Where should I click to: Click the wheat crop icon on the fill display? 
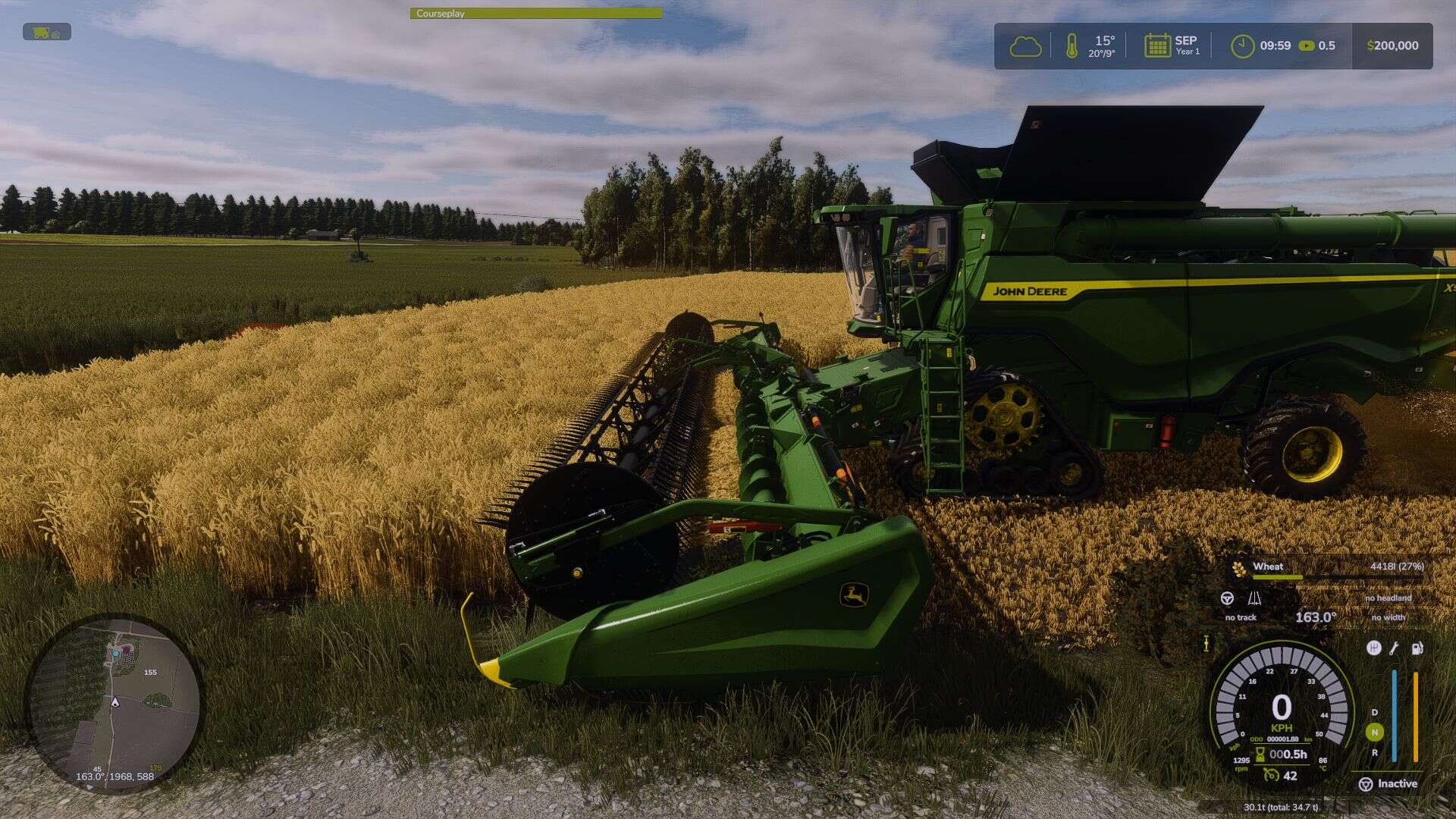click(x=1238, y=569)
